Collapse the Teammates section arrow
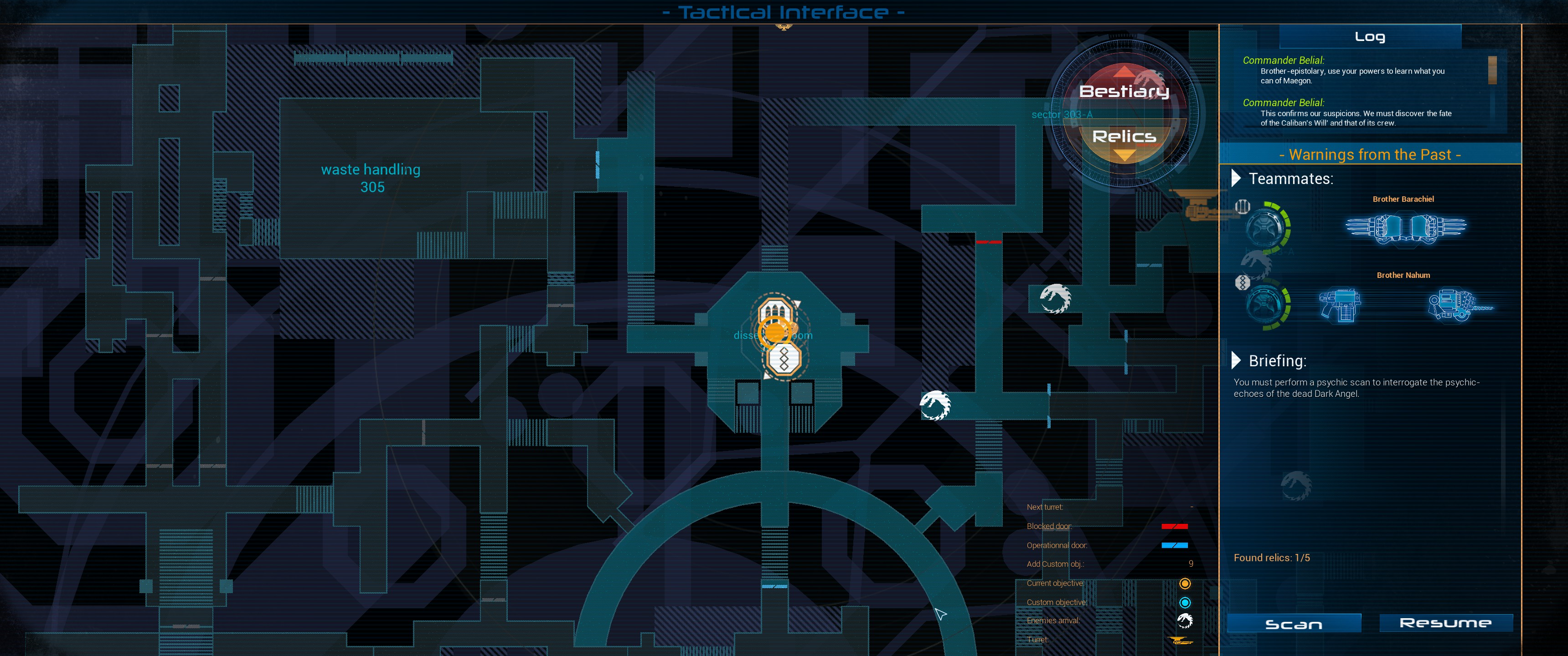Viewport: 1568px width, 656px height. 1236,178
